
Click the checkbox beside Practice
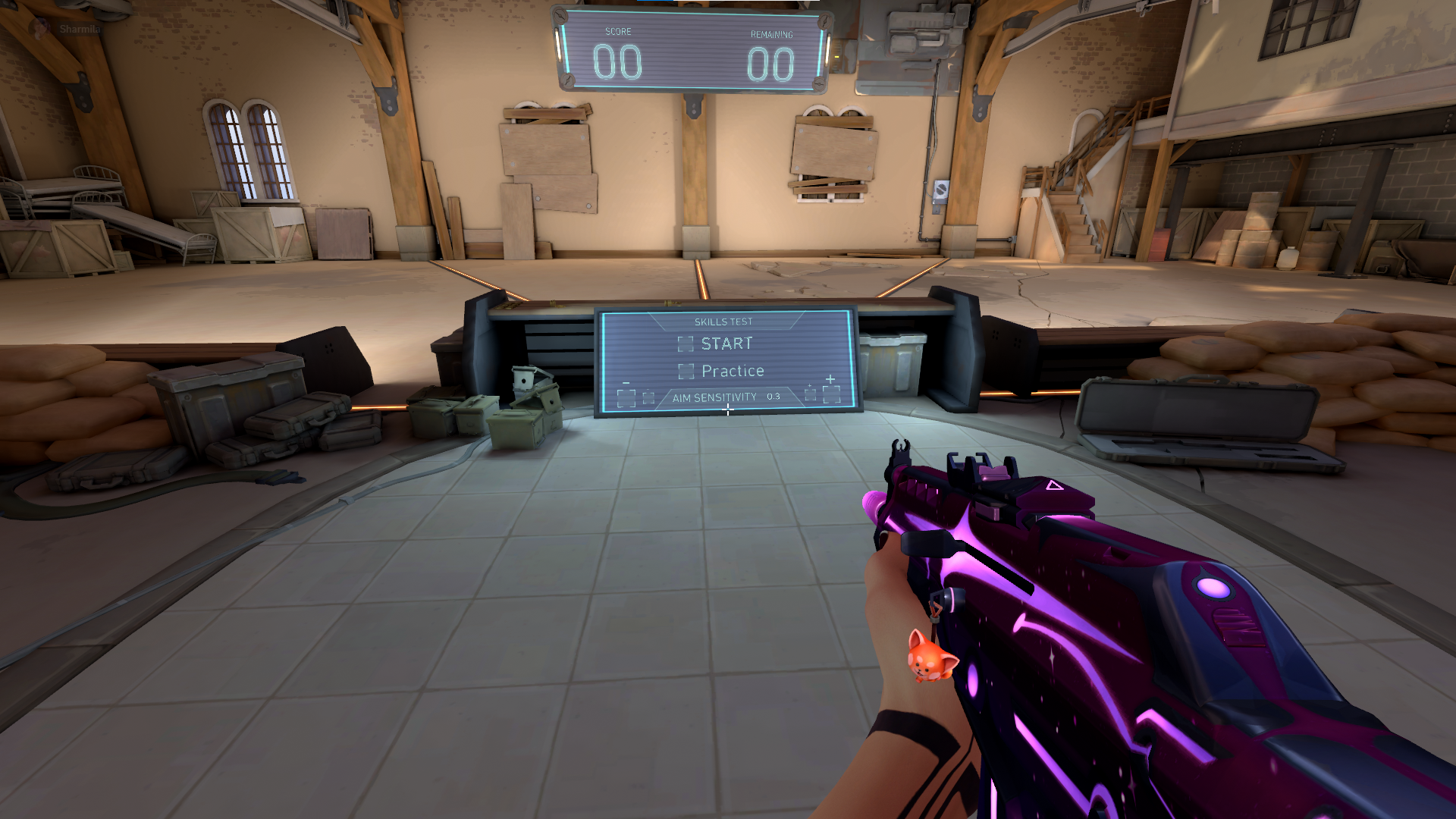click(686, 372)
